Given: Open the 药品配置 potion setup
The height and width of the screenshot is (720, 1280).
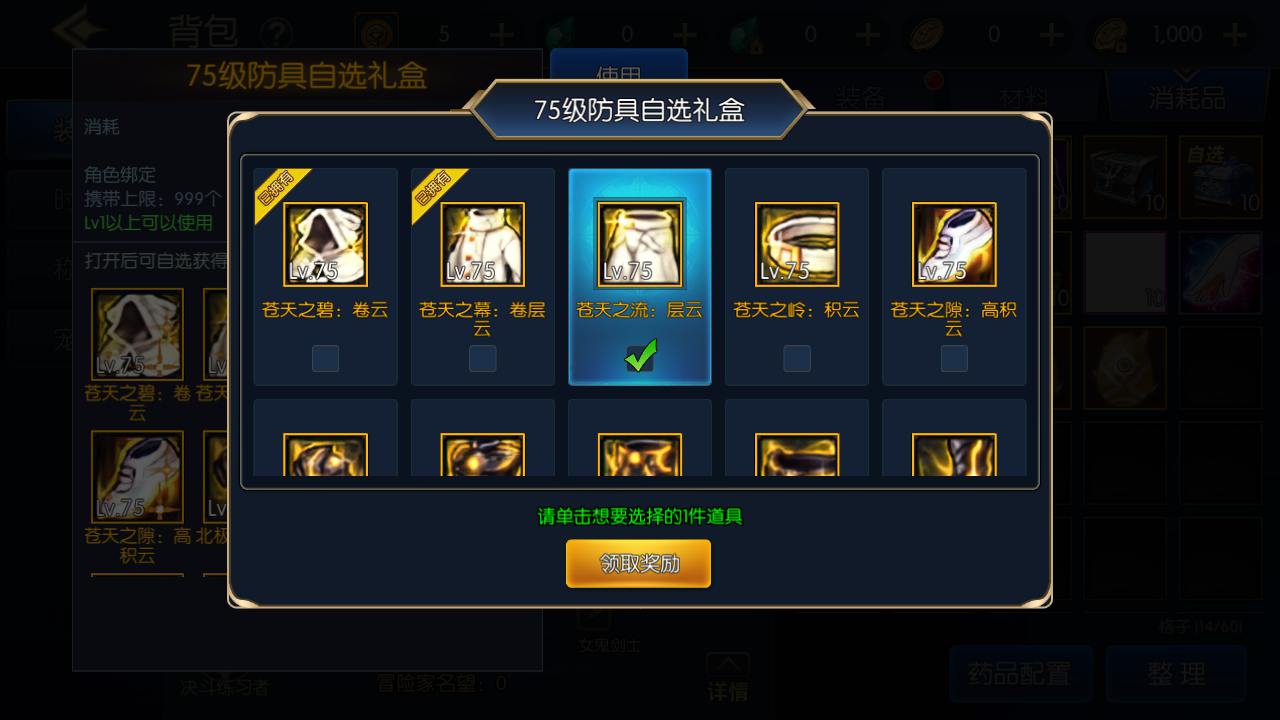Looking at the screenshot, I should tap(1019, 673).
